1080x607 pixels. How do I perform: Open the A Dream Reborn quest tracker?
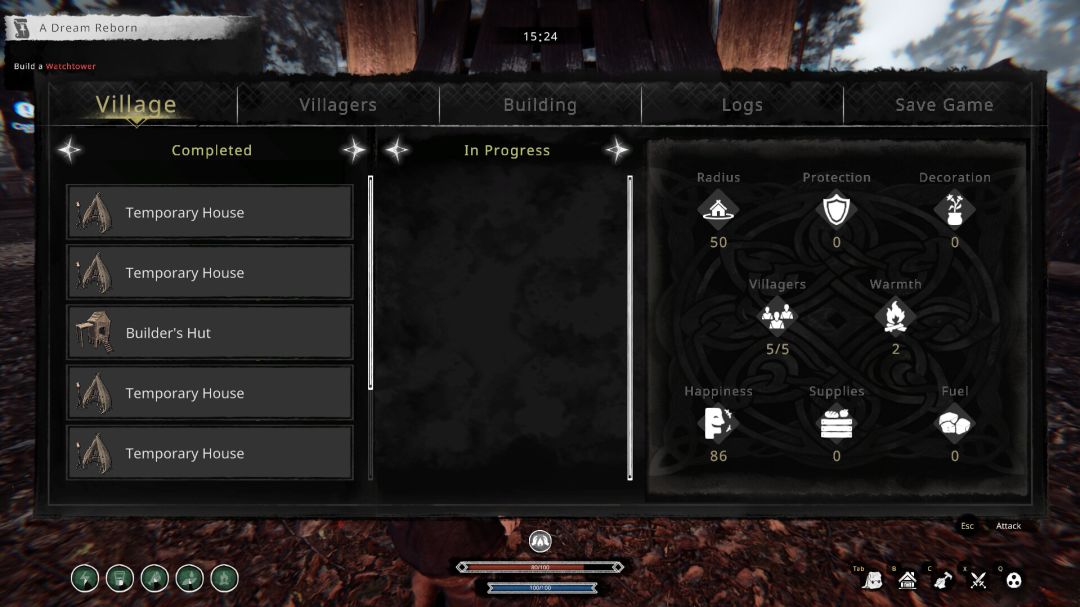coord(88,28)
